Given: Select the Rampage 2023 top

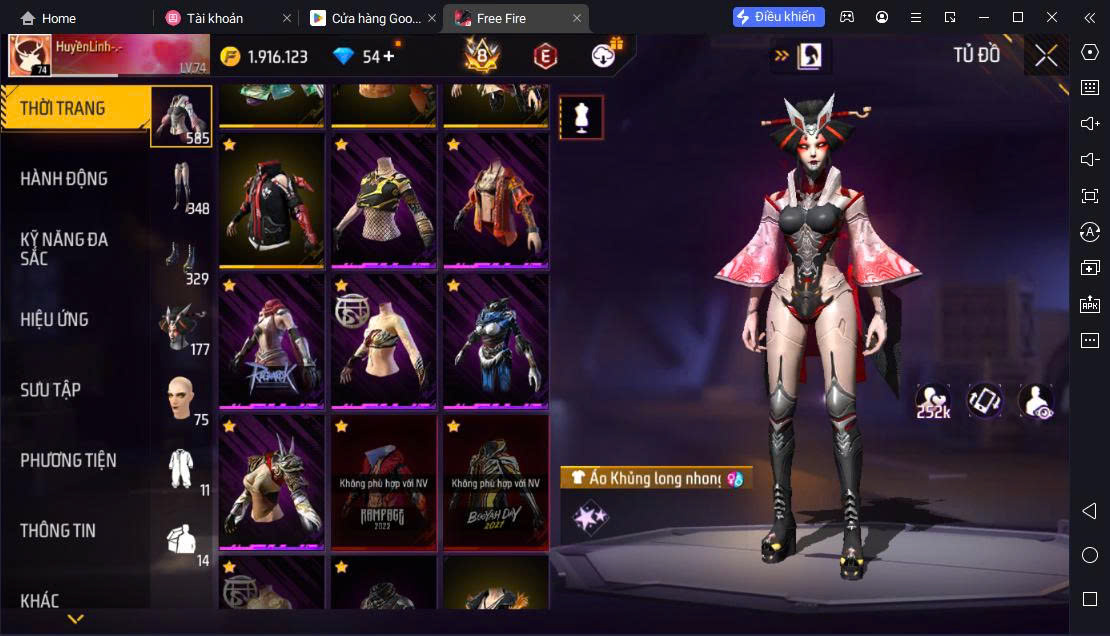Looking at the screenshot, I should (383, 482).
